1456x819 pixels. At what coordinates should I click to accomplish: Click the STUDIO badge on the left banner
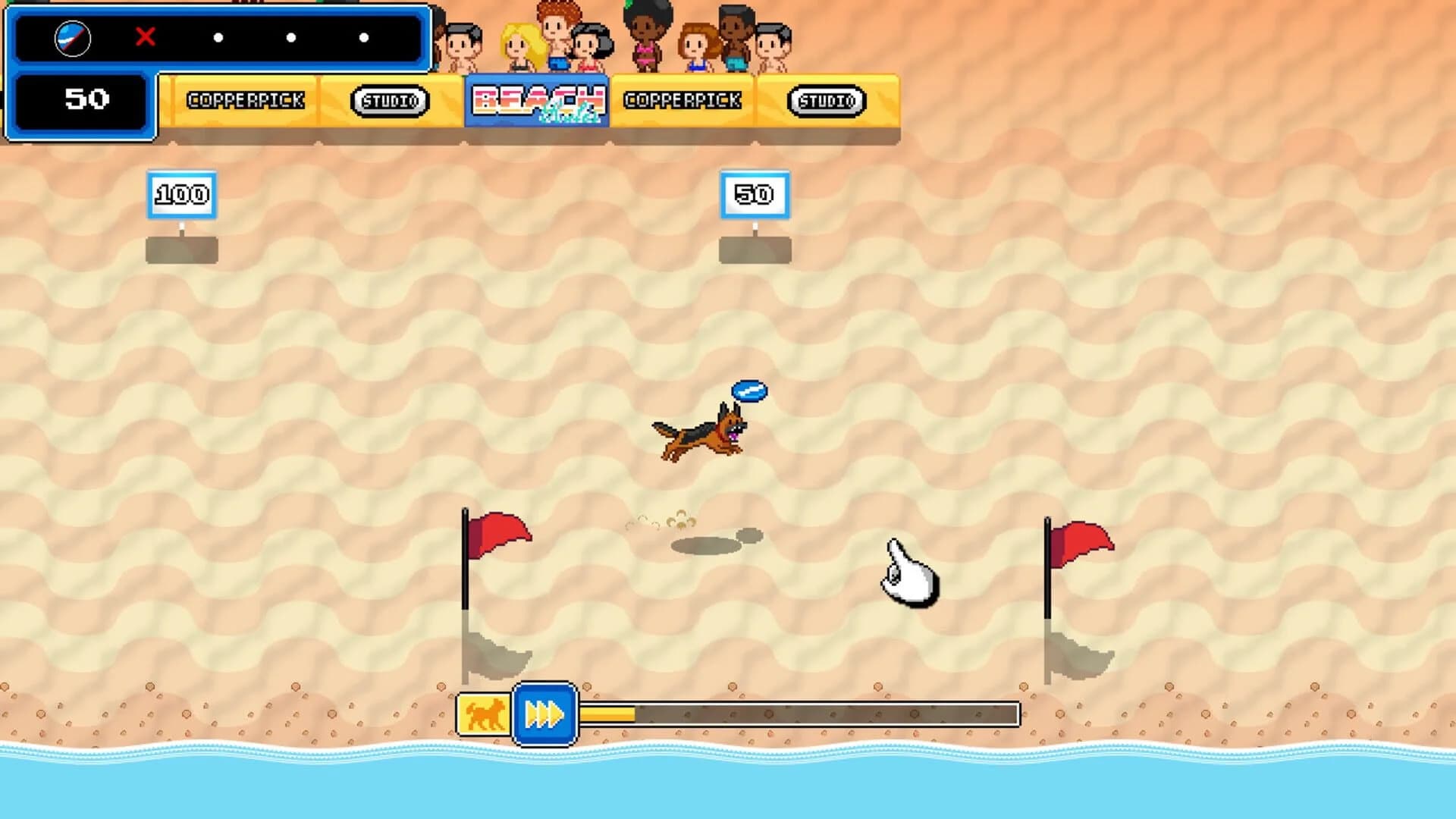click(388, 99)
